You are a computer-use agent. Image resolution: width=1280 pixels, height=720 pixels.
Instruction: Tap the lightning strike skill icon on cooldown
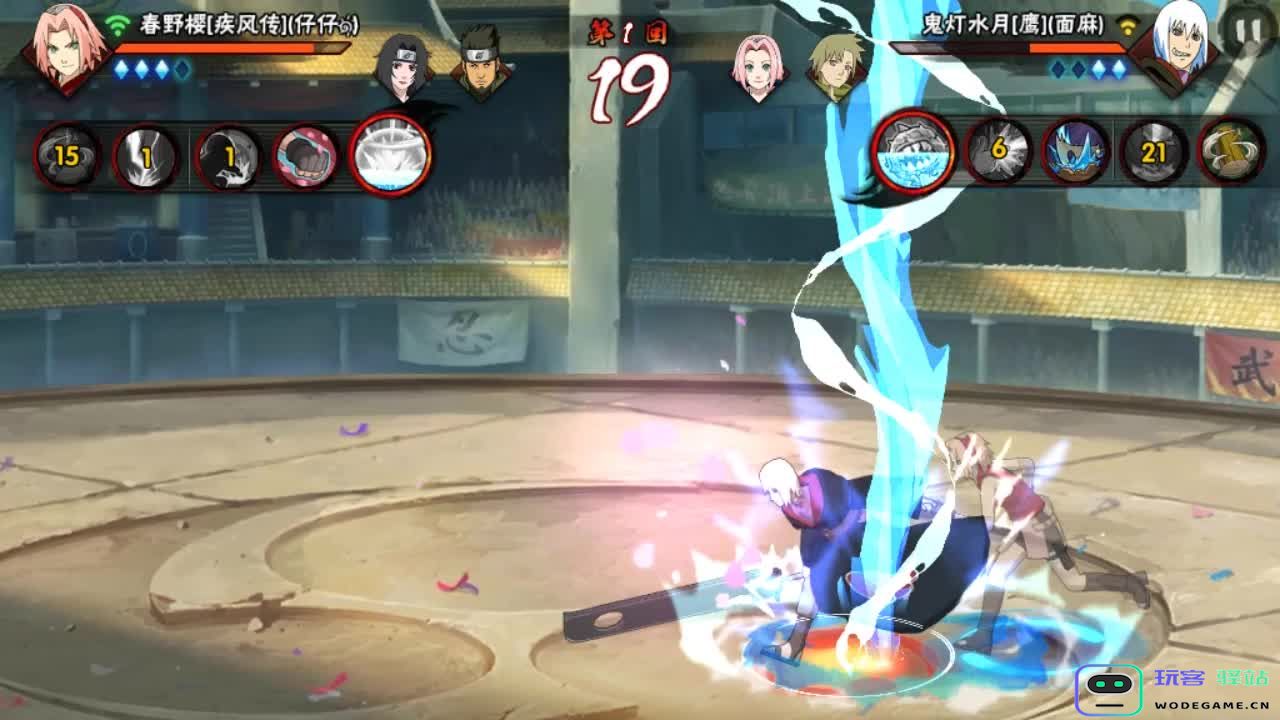[147, 156]
